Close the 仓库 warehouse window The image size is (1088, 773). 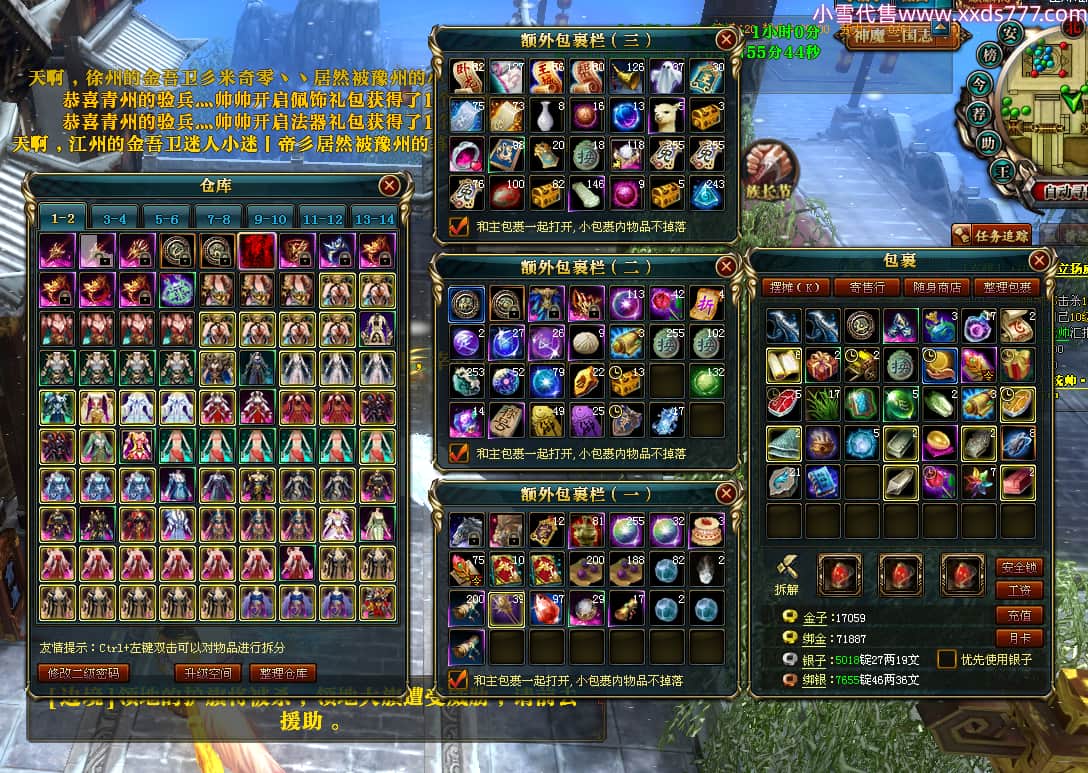pos(389,185)
